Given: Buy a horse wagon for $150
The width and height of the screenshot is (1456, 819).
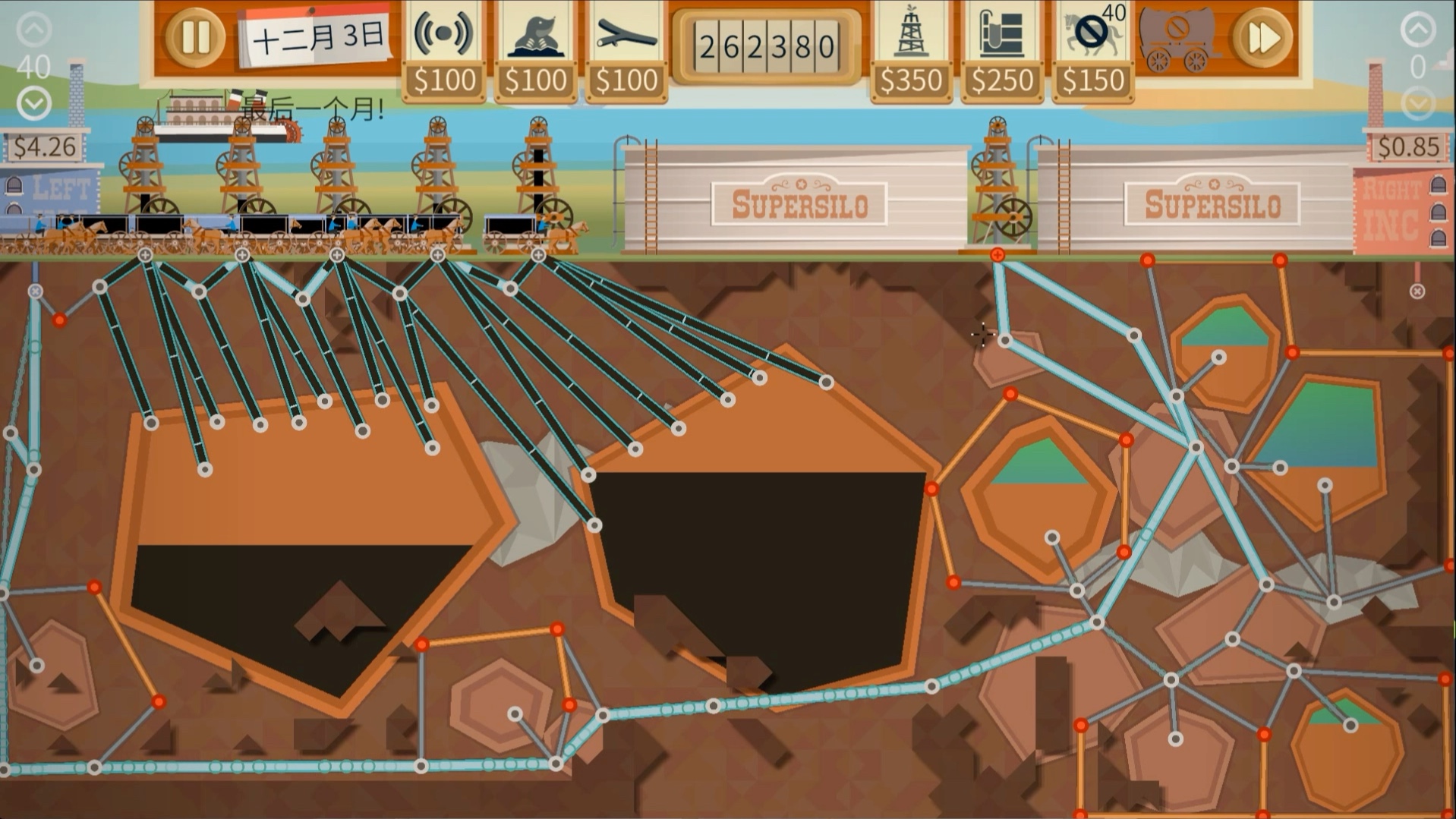Looking at the screenshot, I should [x=1092, y=51].
